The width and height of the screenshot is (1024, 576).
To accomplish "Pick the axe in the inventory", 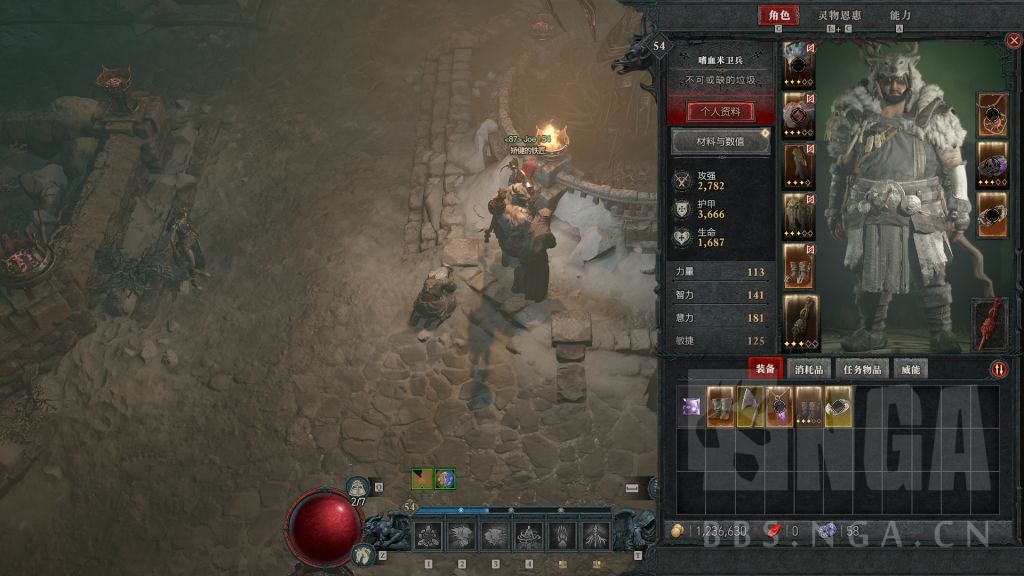I will (x=750, y=407).
